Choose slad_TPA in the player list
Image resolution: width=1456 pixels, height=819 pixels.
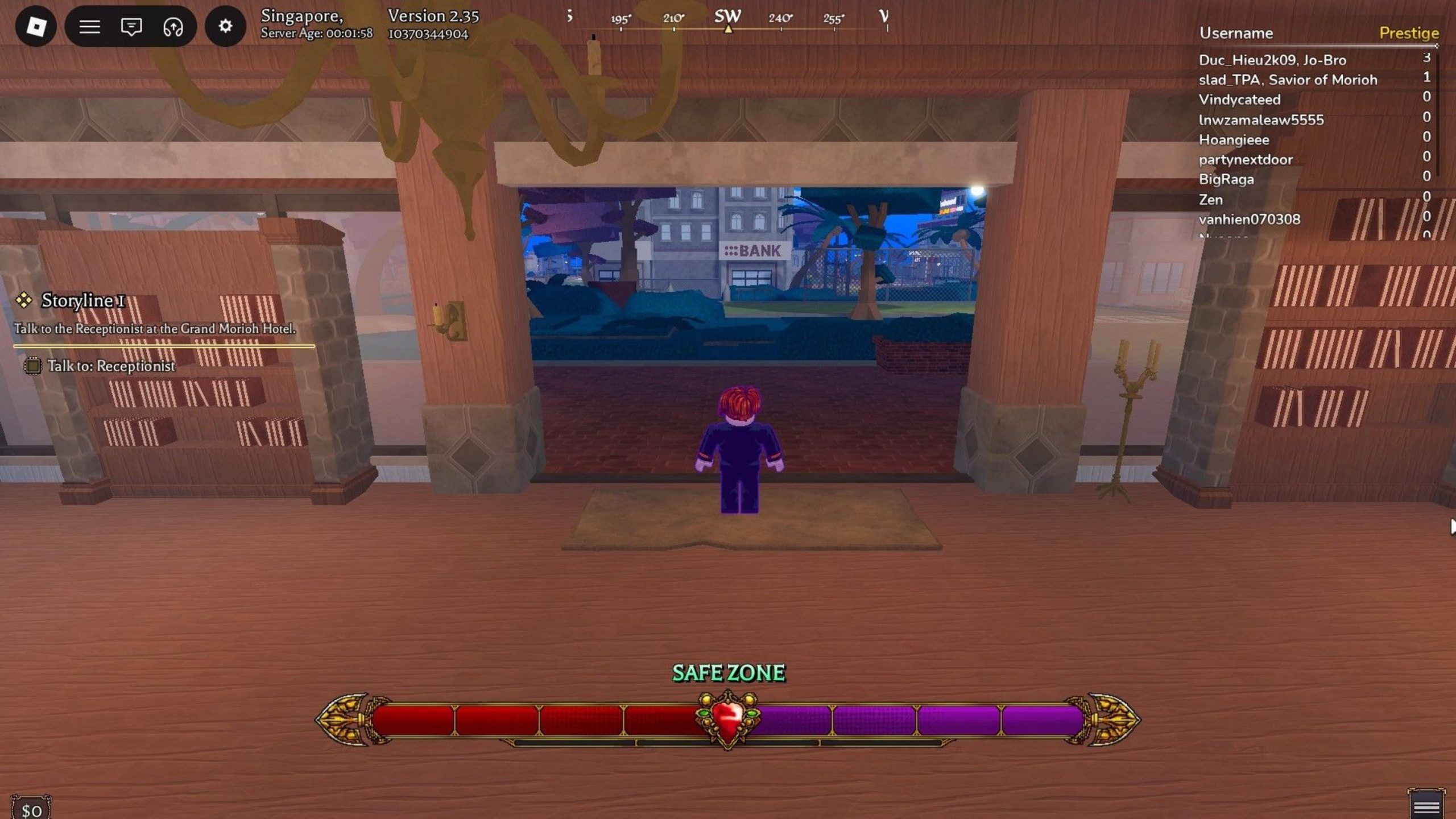[1288, 80]
